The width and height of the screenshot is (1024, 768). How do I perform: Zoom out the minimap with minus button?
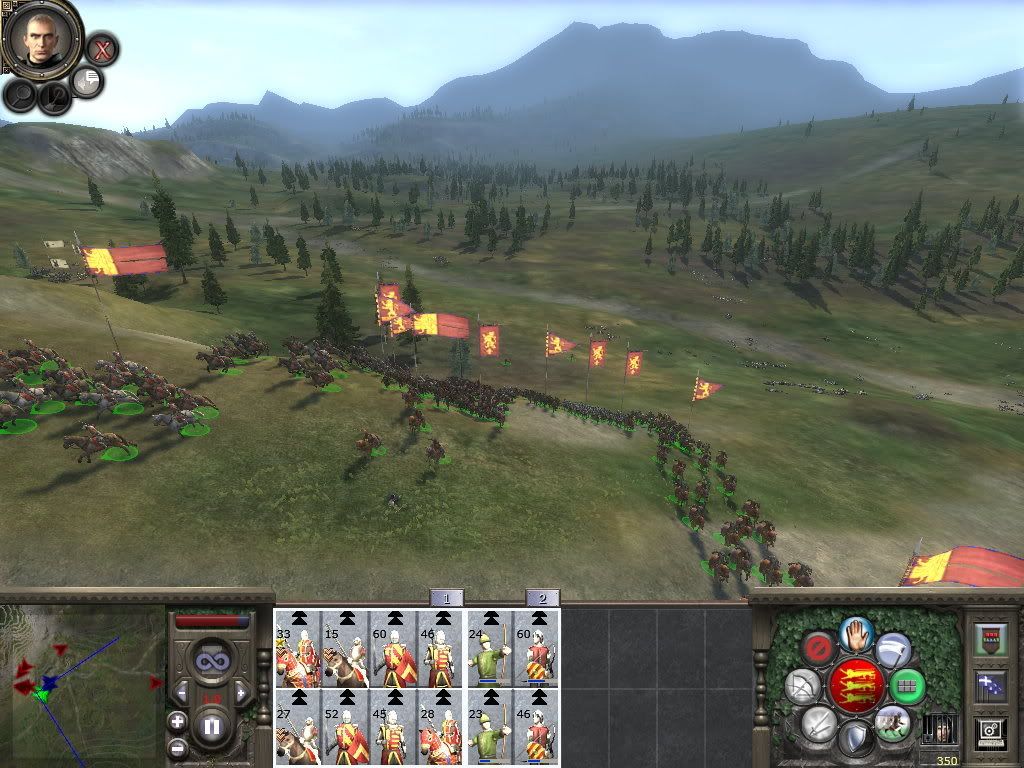click(177, 747)
